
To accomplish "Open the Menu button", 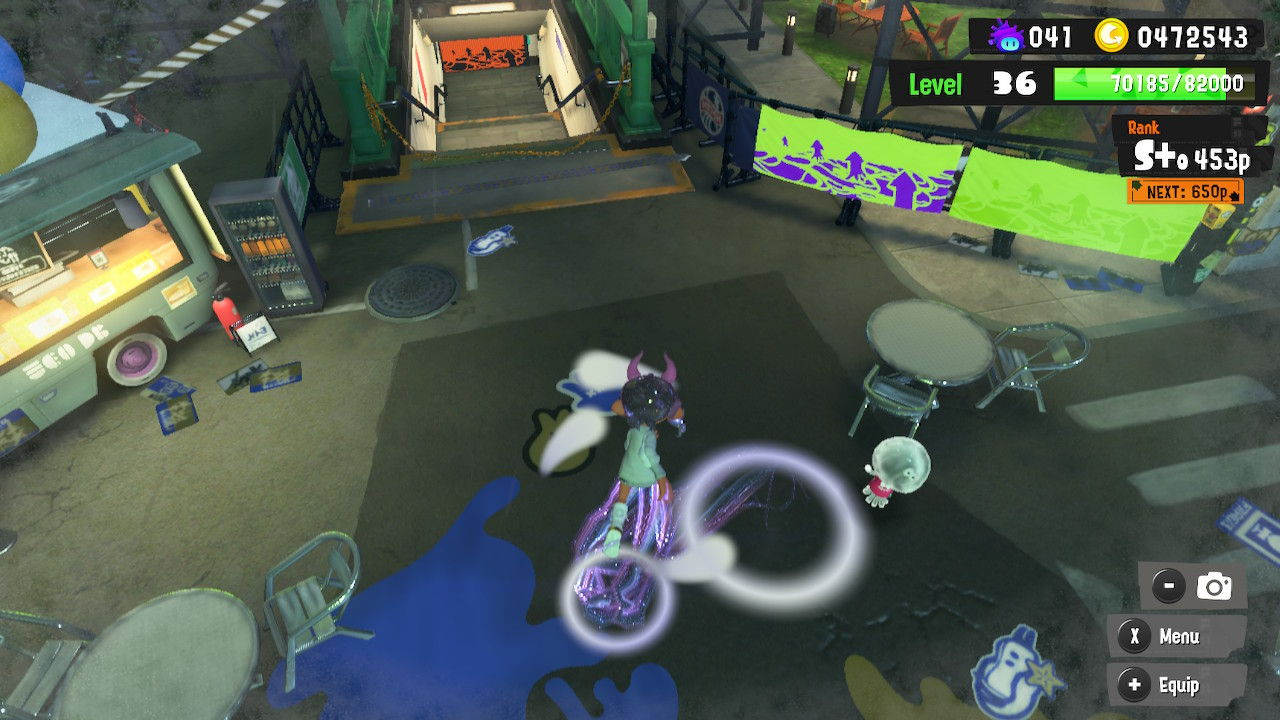I will (1178, 637).
